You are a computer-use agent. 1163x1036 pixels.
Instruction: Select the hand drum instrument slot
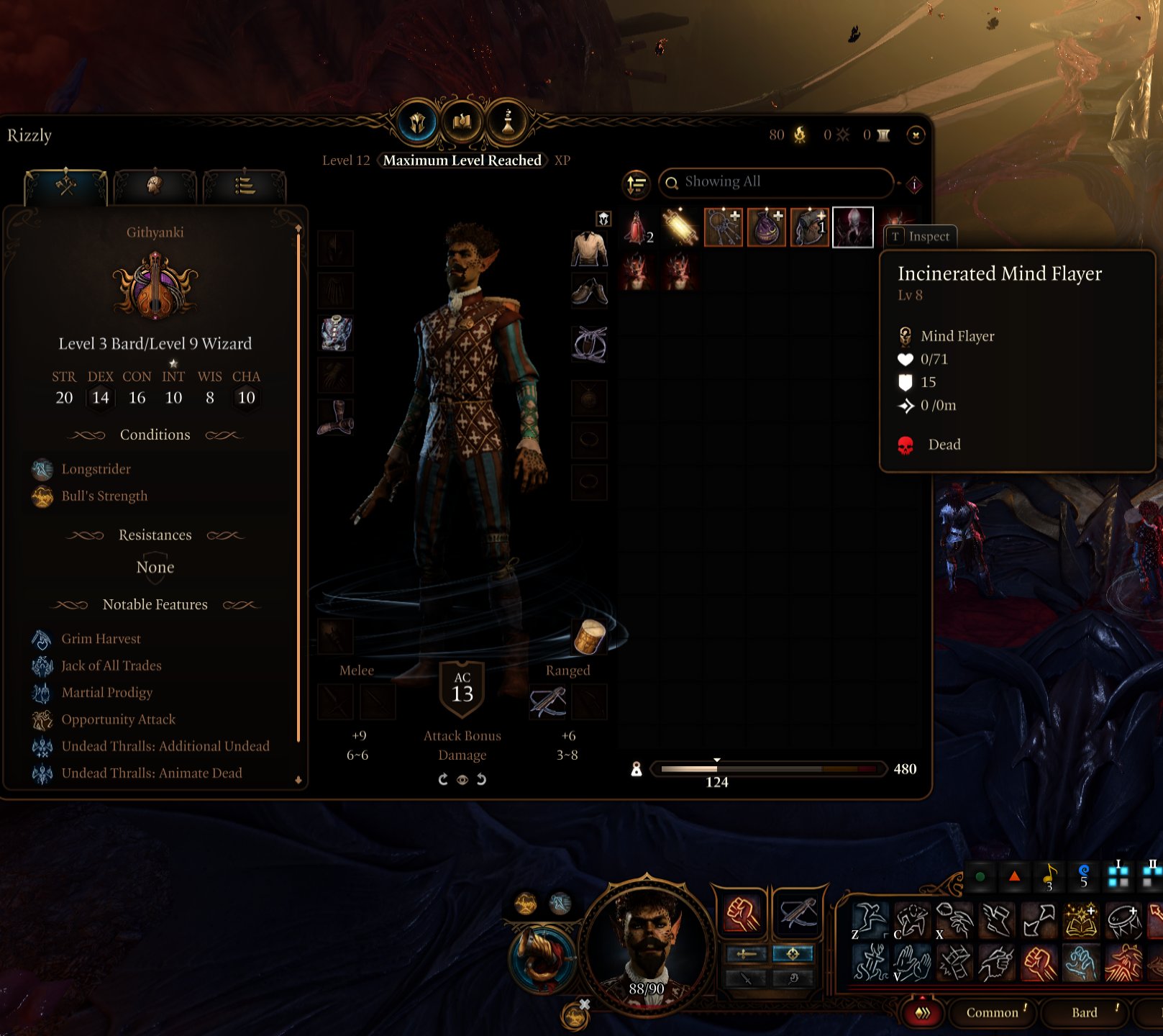(x=589, y=637)
